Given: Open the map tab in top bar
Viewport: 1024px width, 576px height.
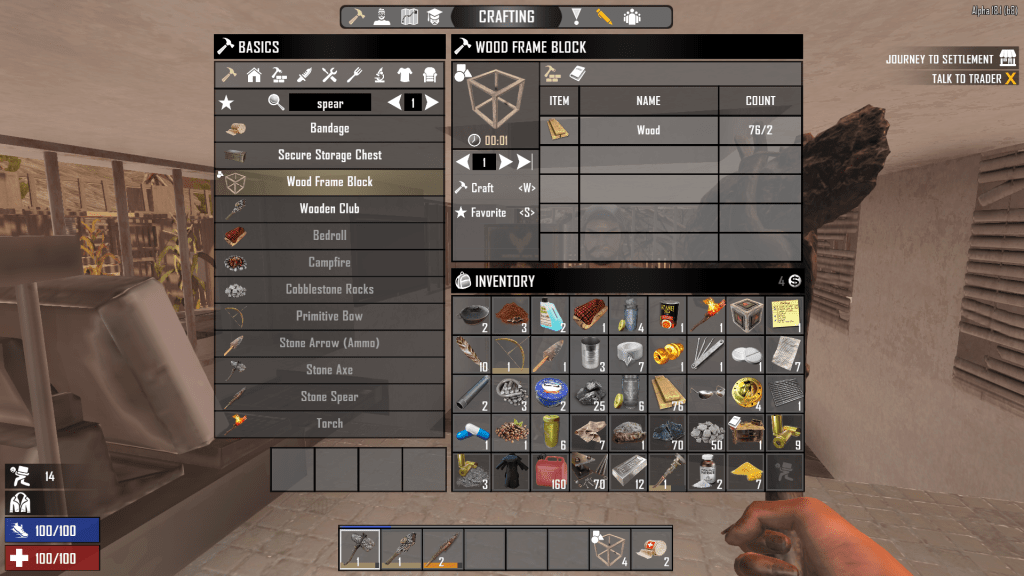Looking at the screenshot, I should 409,17.
